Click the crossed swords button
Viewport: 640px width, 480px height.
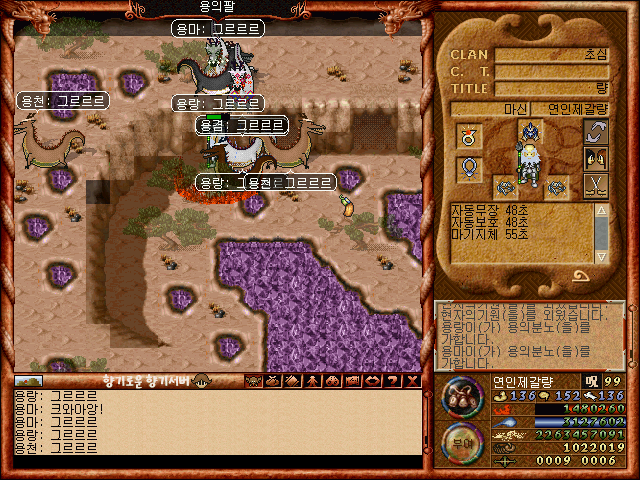tap(596, 185)
